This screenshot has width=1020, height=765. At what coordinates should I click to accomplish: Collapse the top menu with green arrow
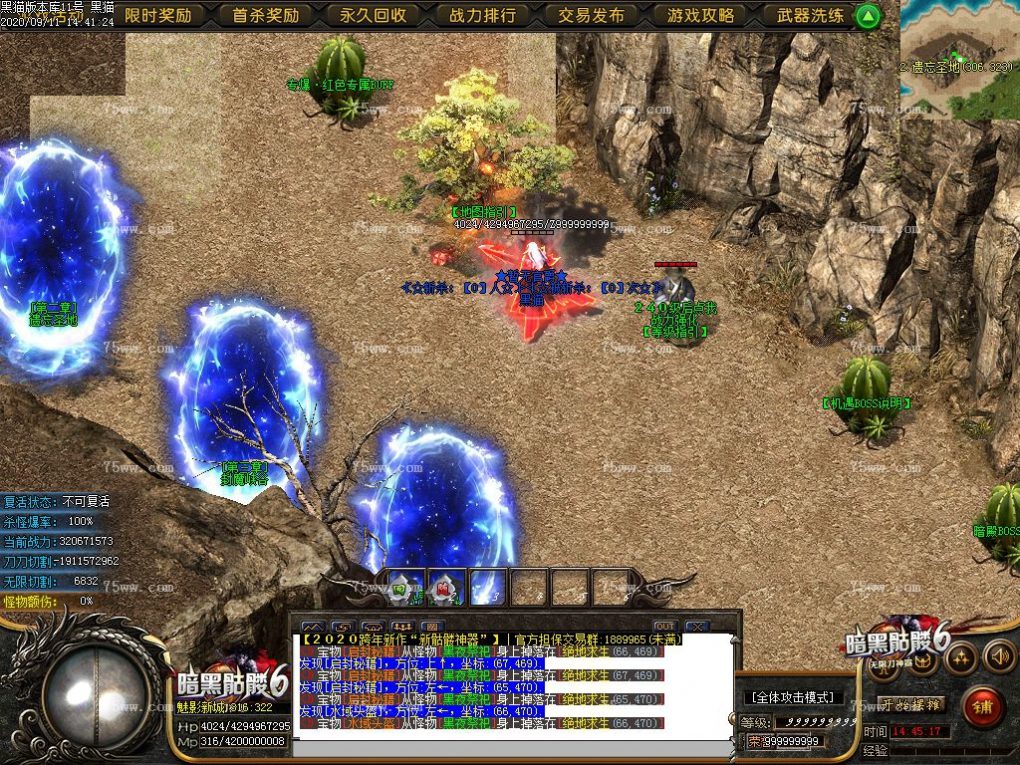pos(868,15)
